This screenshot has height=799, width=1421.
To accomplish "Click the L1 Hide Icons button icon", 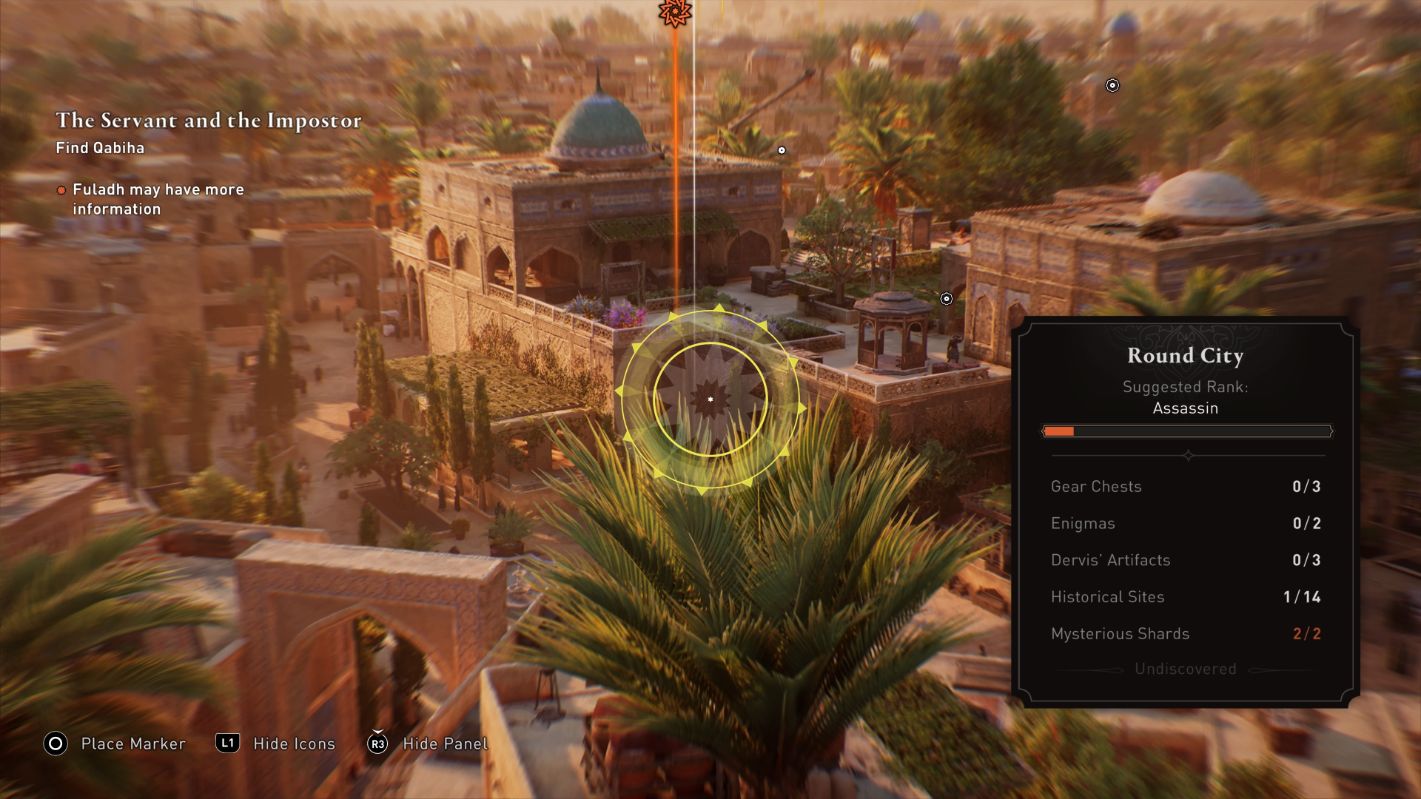I will (x=230, y=744).
